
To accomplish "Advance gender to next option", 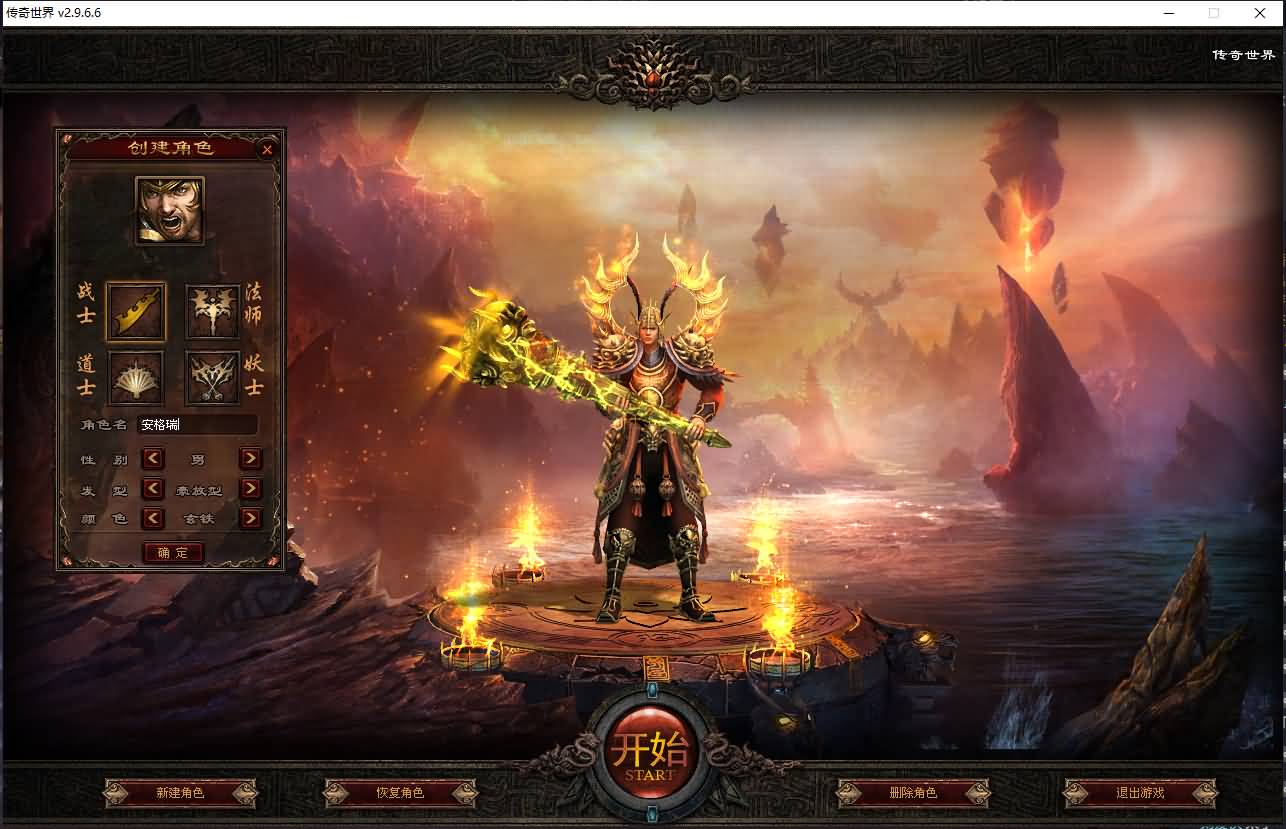I will (249, 460).
